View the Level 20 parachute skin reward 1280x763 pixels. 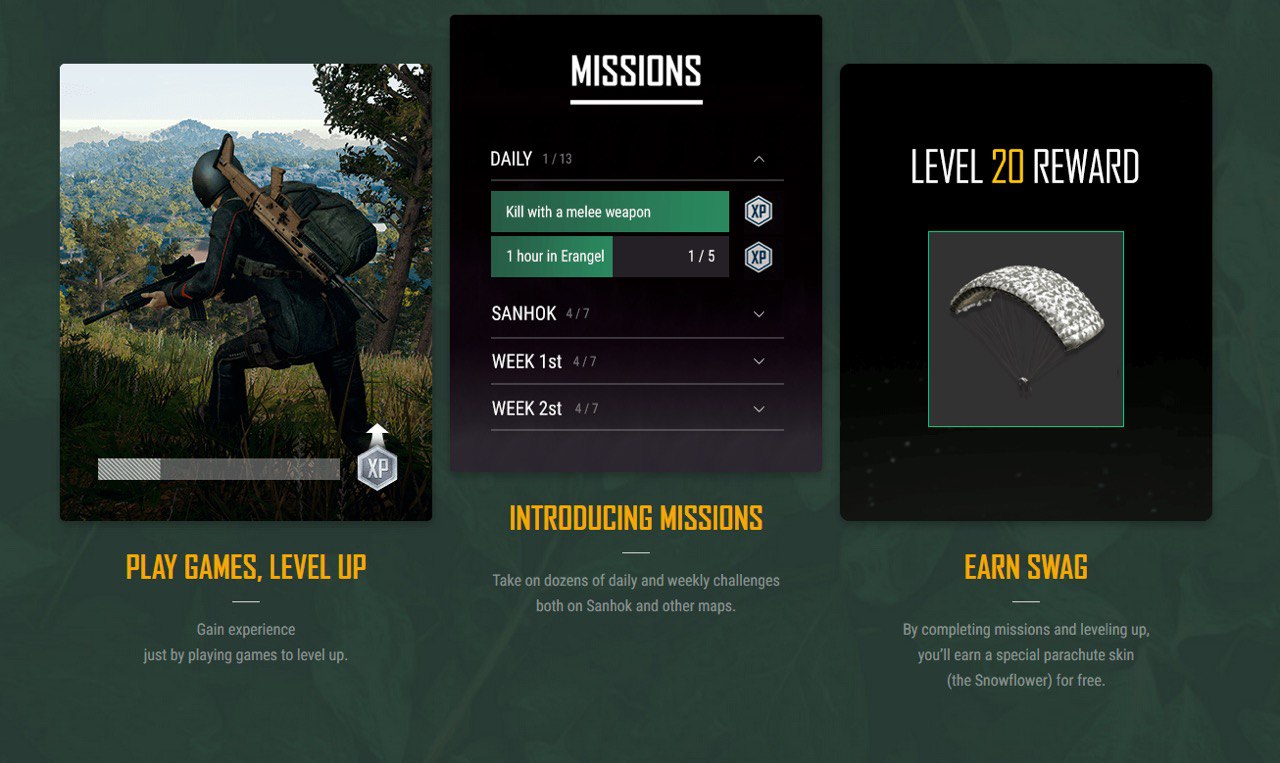tap(1025, 329)
